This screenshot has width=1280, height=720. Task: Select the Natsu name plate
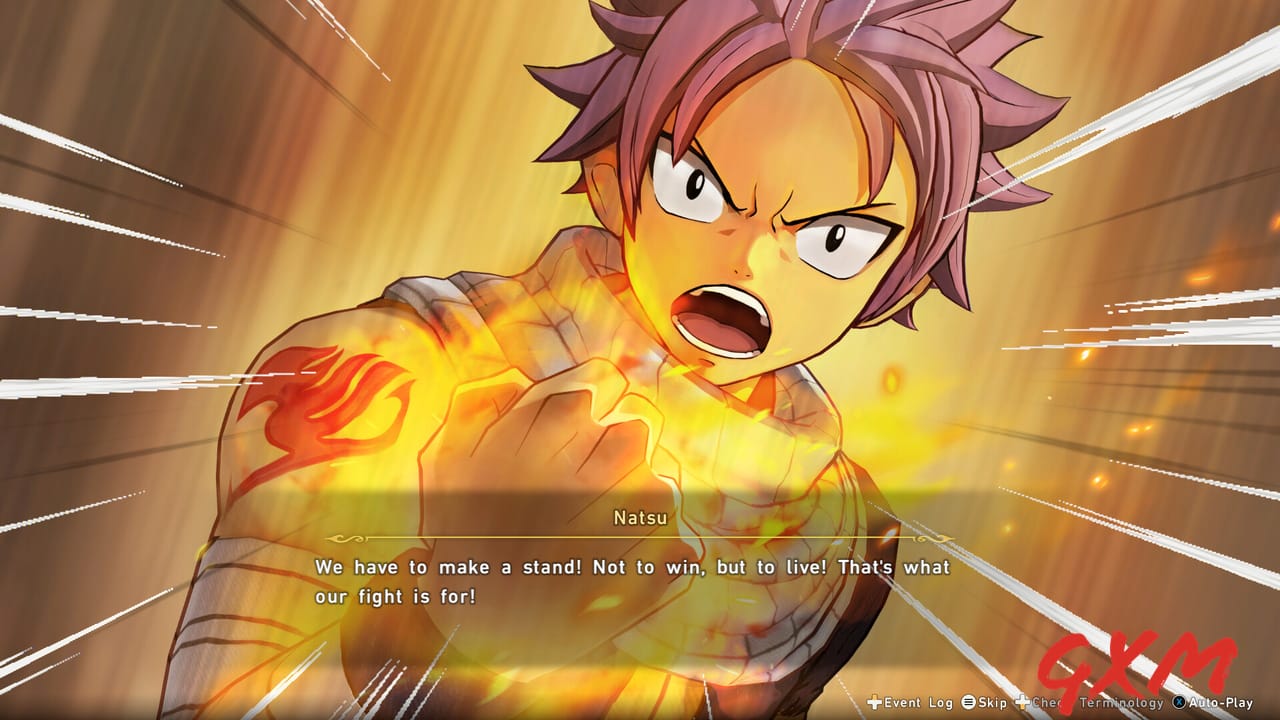[x=640, y=519]
